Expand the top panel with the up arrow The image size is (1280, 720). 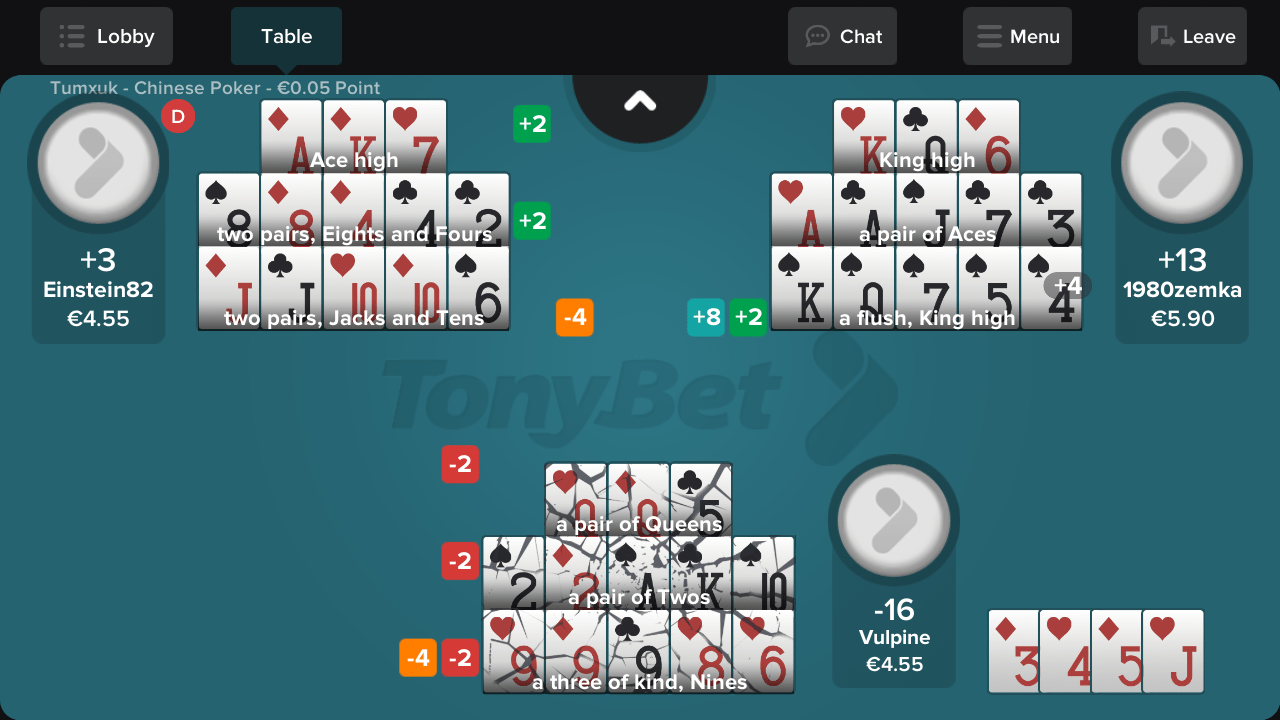[x=640, y=101]
